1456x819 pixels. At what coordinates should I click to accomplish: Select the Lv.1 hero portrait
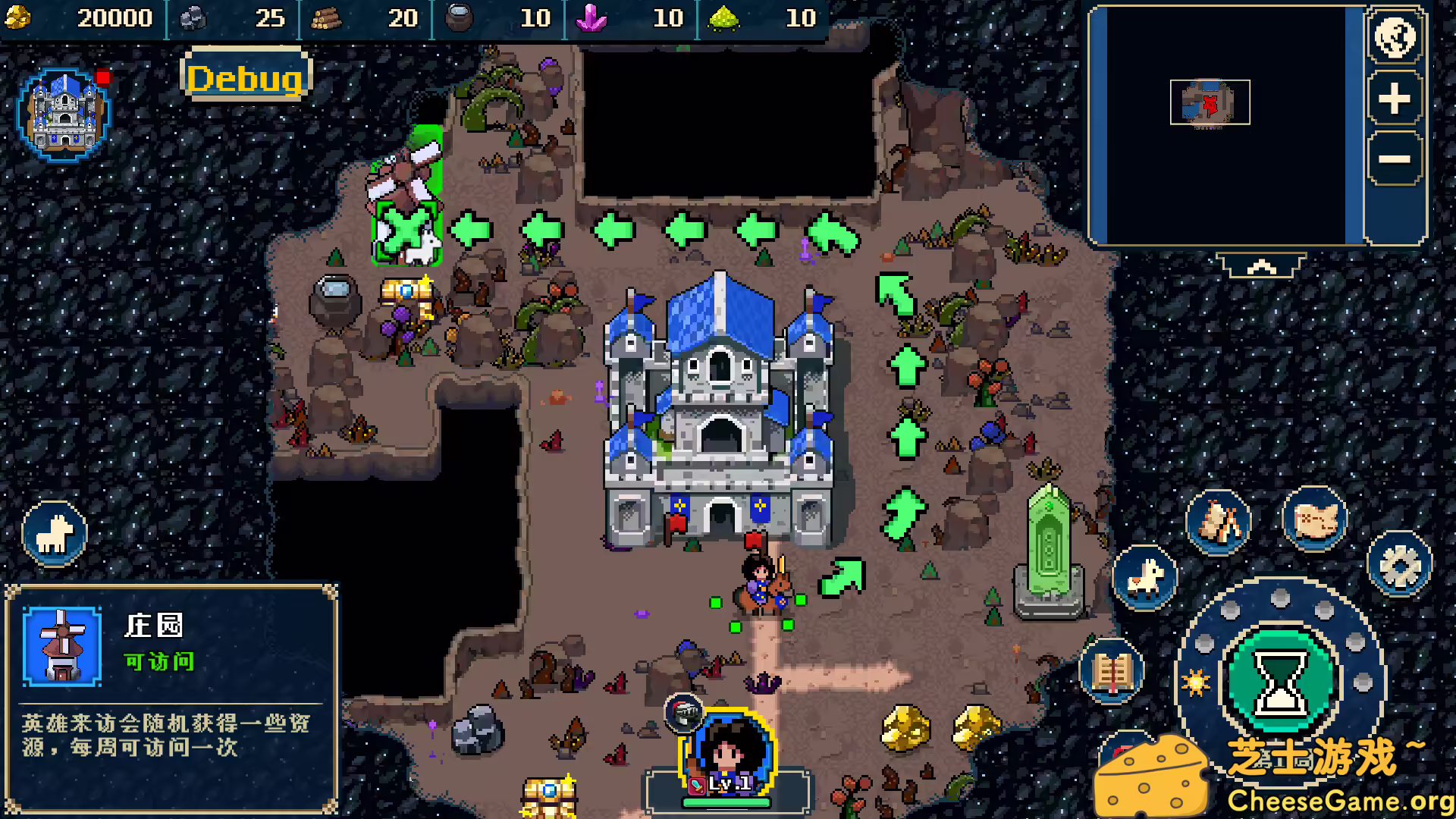coord(728,751)
